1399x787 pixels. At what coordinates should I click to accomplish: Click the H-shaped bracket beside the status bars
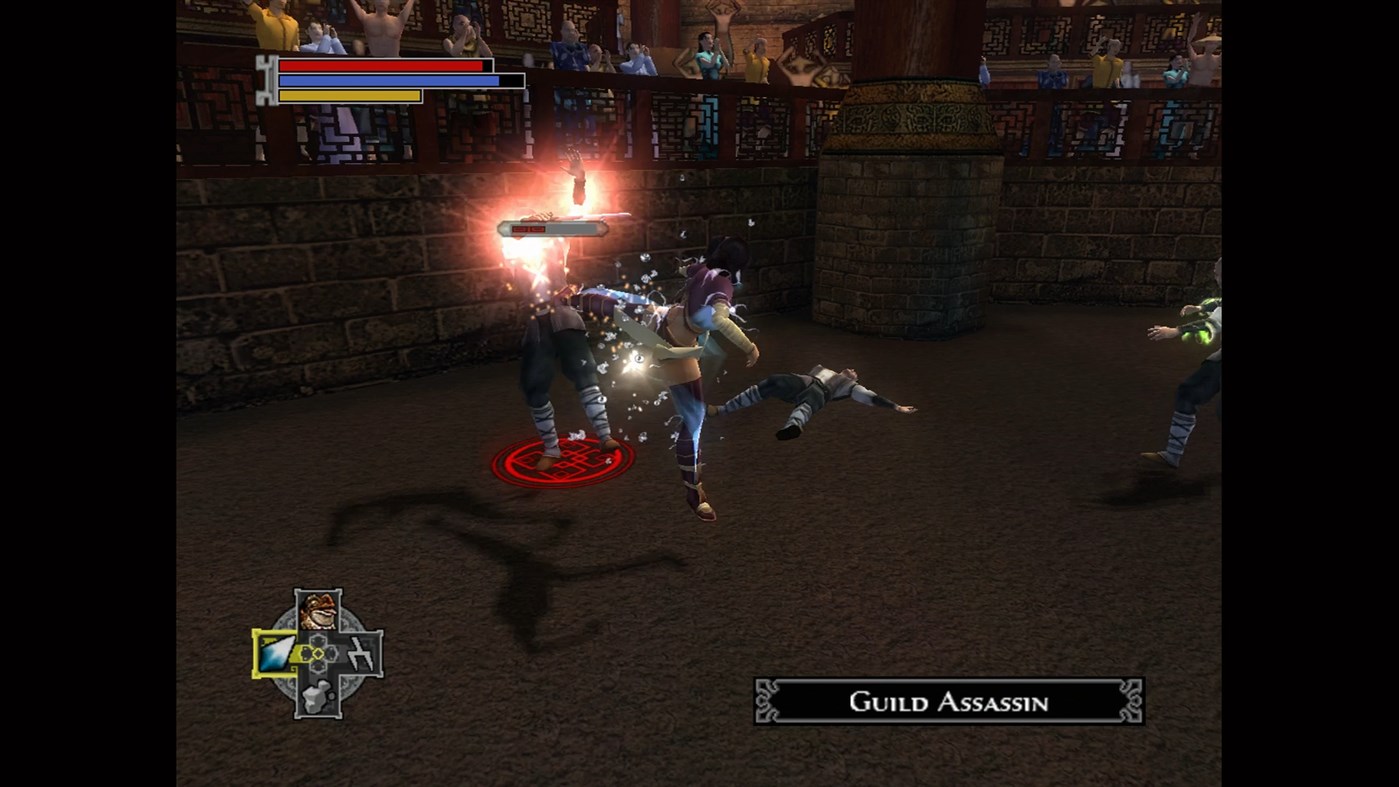point(266,82)
